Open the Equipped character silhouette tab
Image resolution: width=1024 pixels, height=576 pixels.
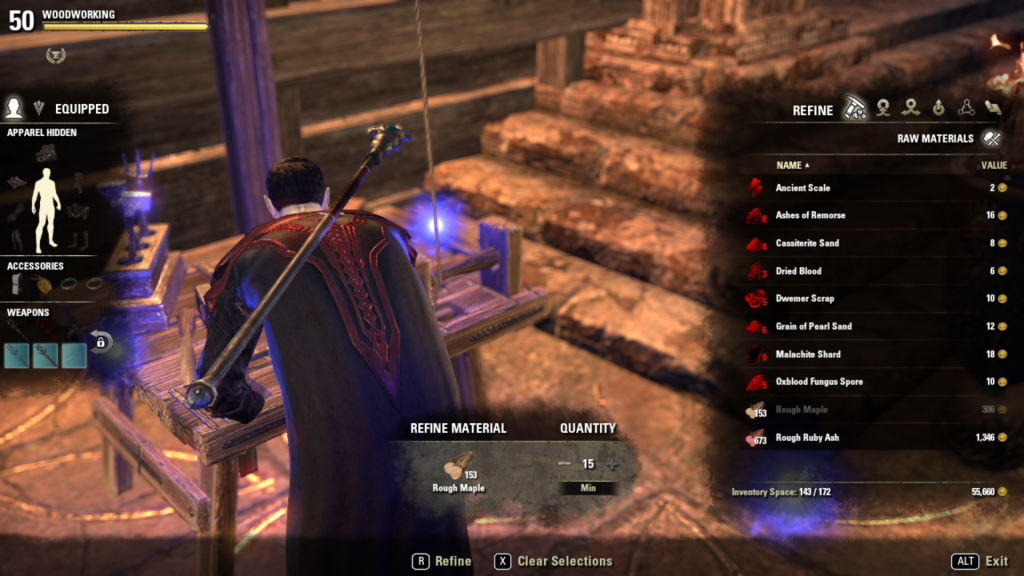coord(14,108)
